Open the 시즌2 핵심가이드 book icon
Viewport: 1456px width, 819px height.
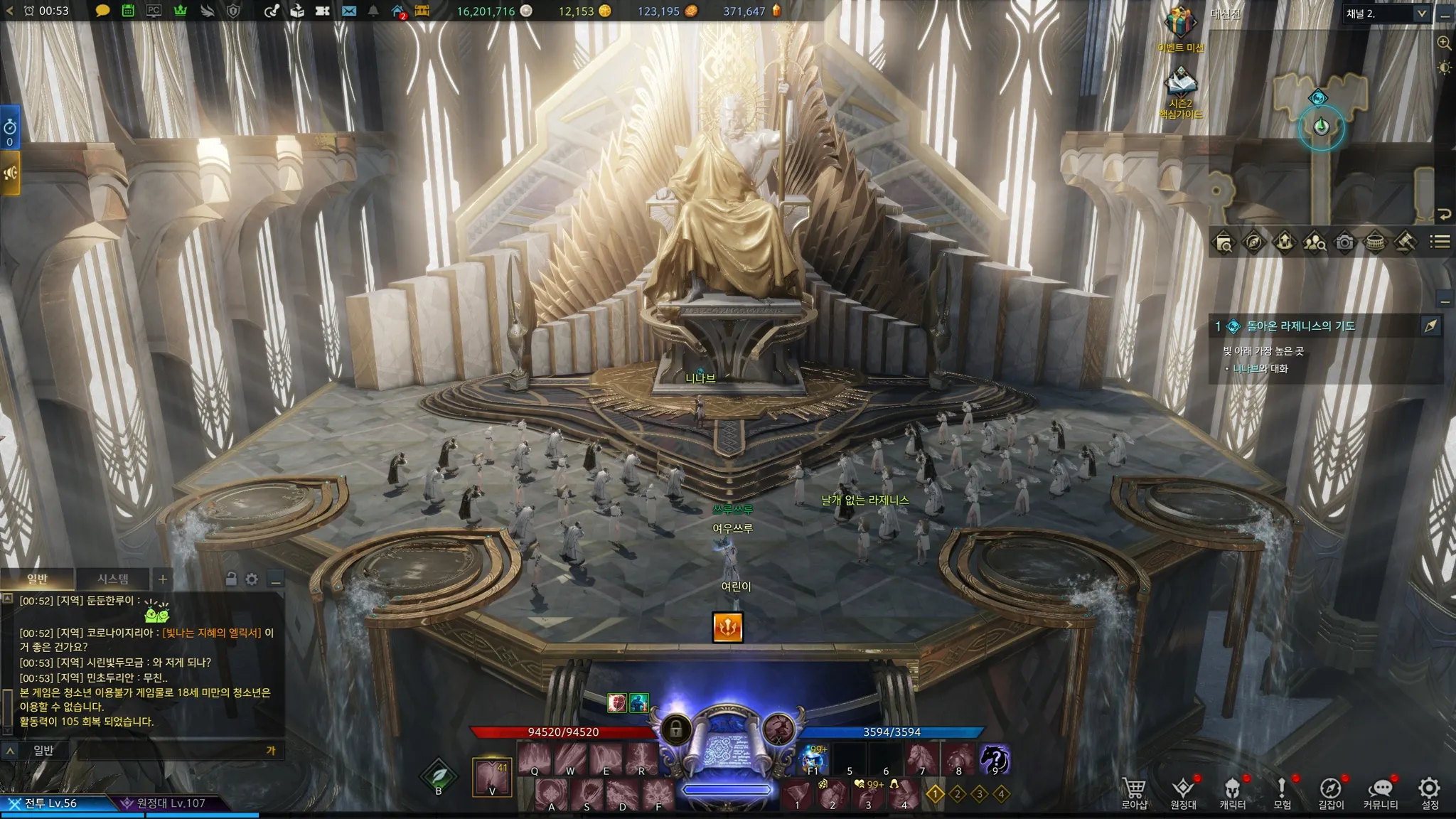[x=1180, y=84]
